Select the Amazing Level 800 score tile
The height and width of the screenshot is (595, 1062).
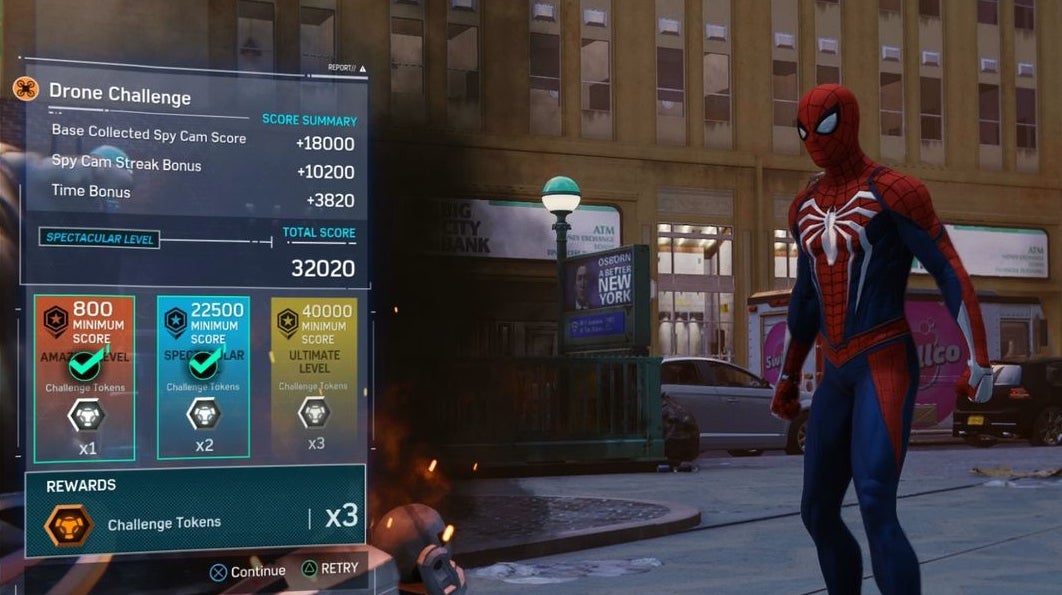[84, 378]
